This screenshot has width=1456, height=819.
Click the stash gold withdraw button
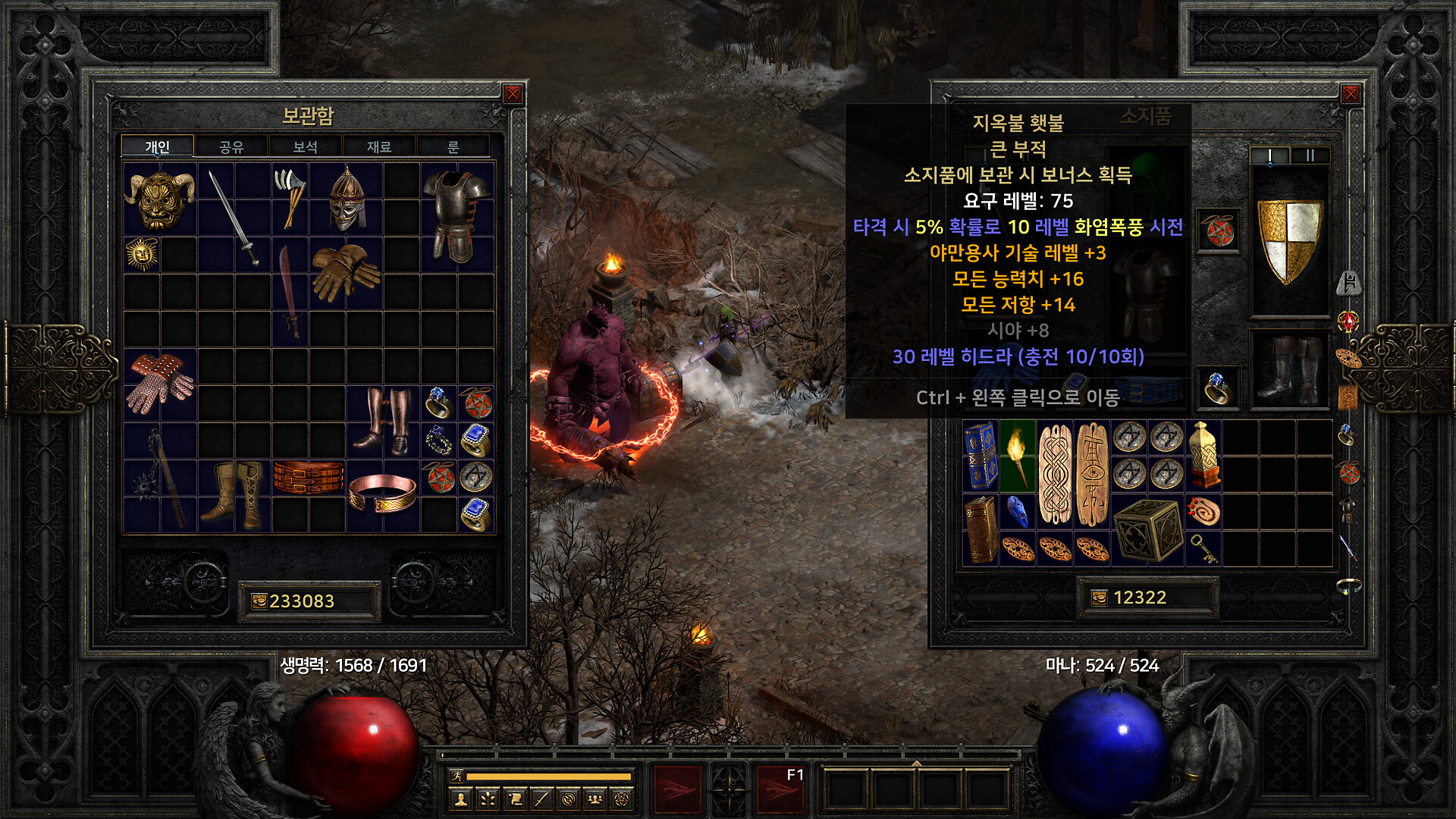[259, 601]
